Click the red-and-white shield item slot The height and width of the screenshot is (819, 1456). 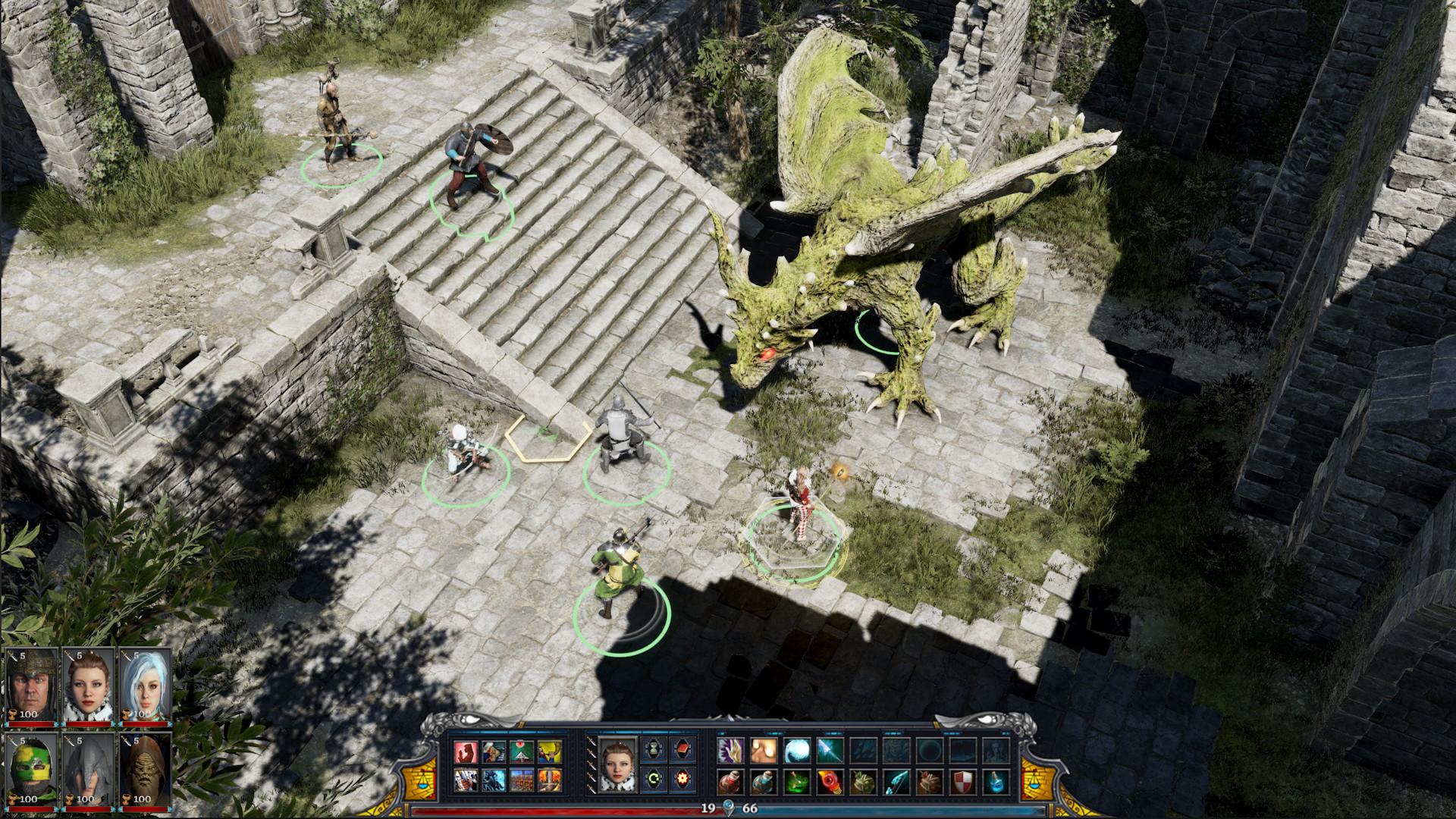point(962,783)
